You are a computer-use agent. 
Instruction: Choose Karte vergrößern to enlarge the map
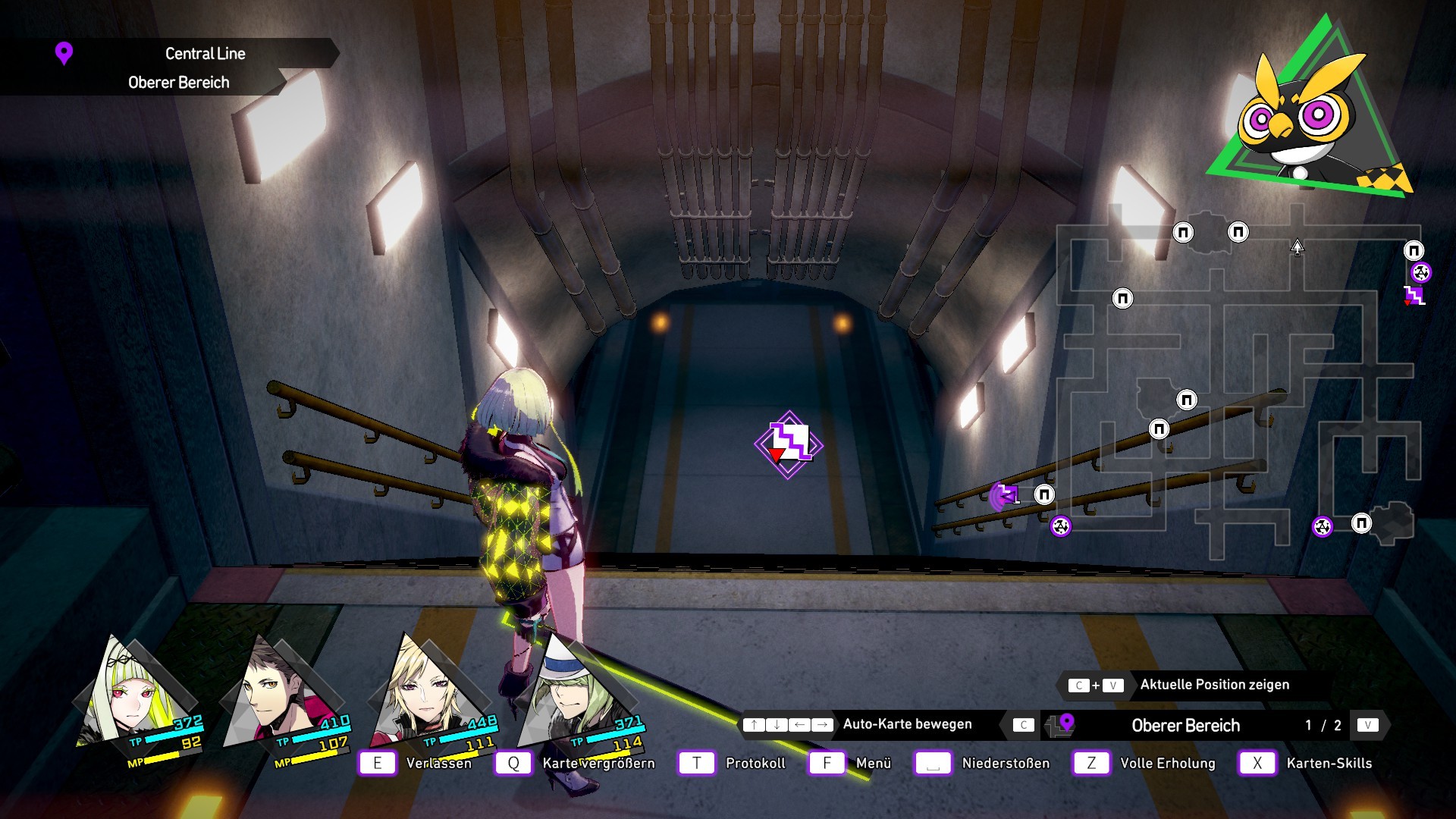pos(598,763)
